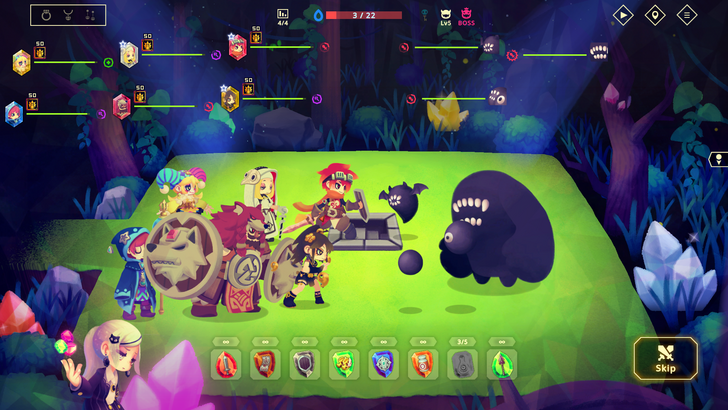Viewport: 728px width, 410px height.
Task: Click the lightbulb hint tab
Action: 718,159
